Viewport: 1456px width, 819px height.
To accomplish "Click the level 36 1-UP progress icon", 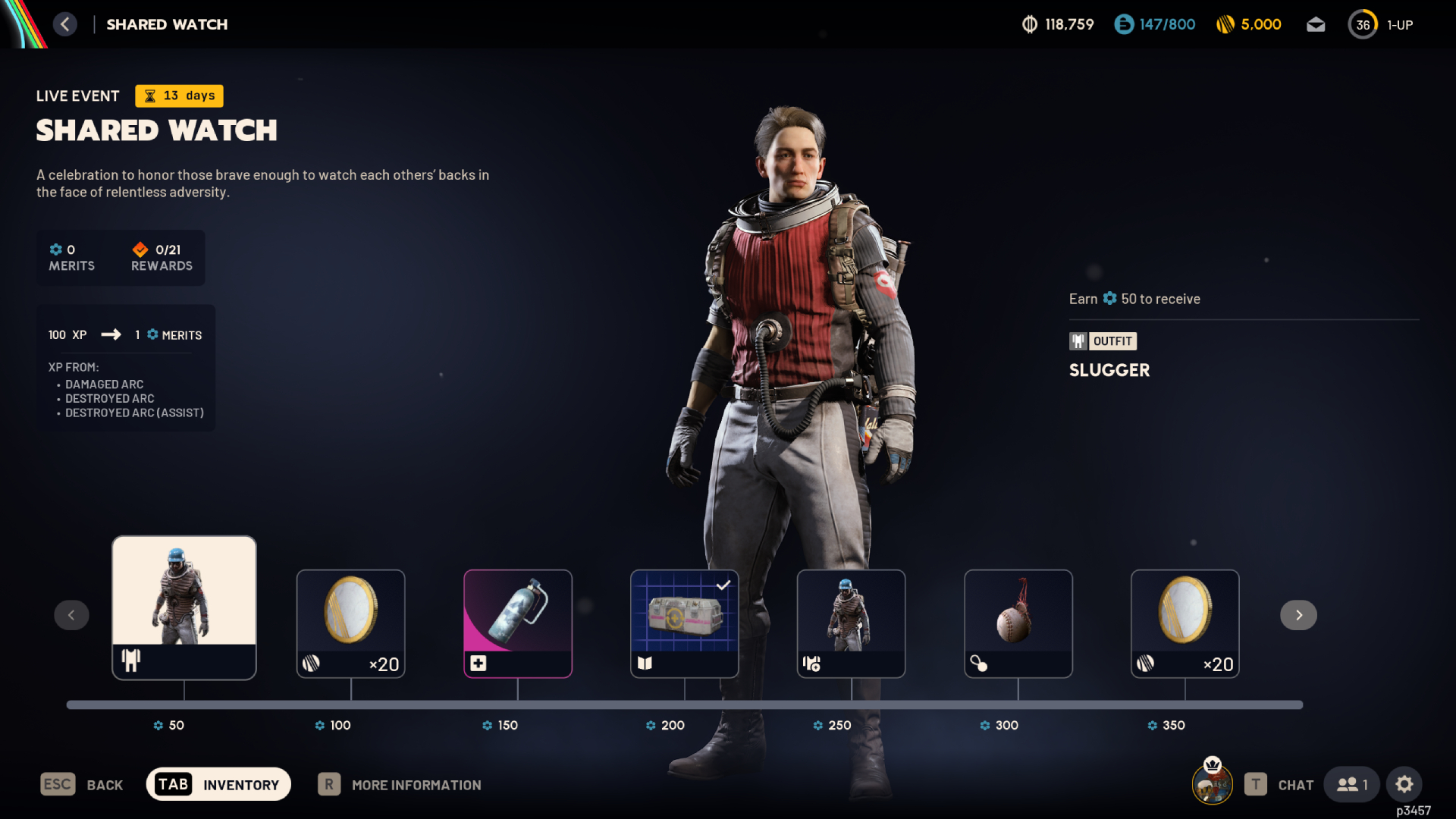I will [x=1363, y=24].
